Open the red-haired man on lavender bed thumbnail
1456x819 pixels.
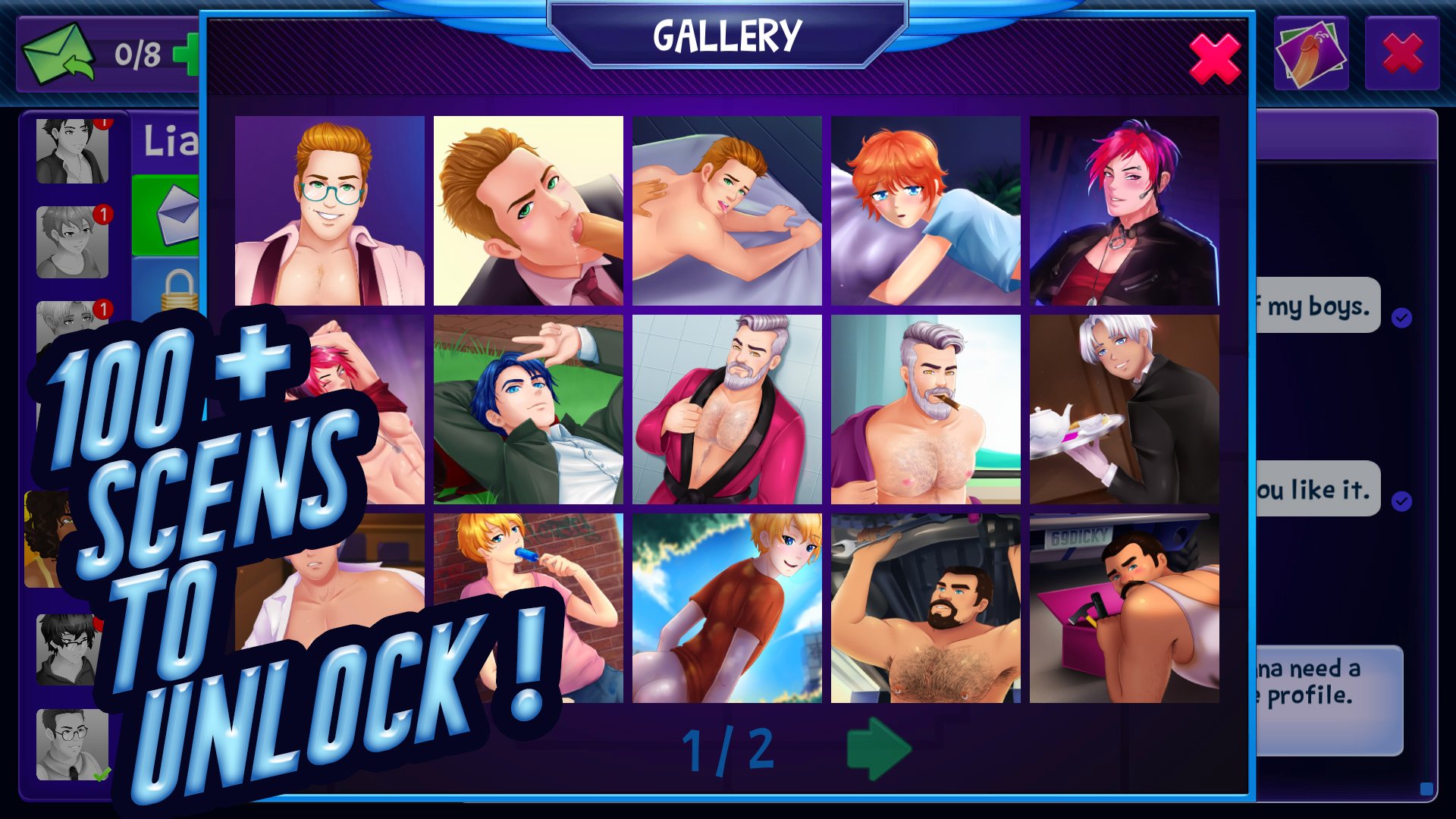726,211
